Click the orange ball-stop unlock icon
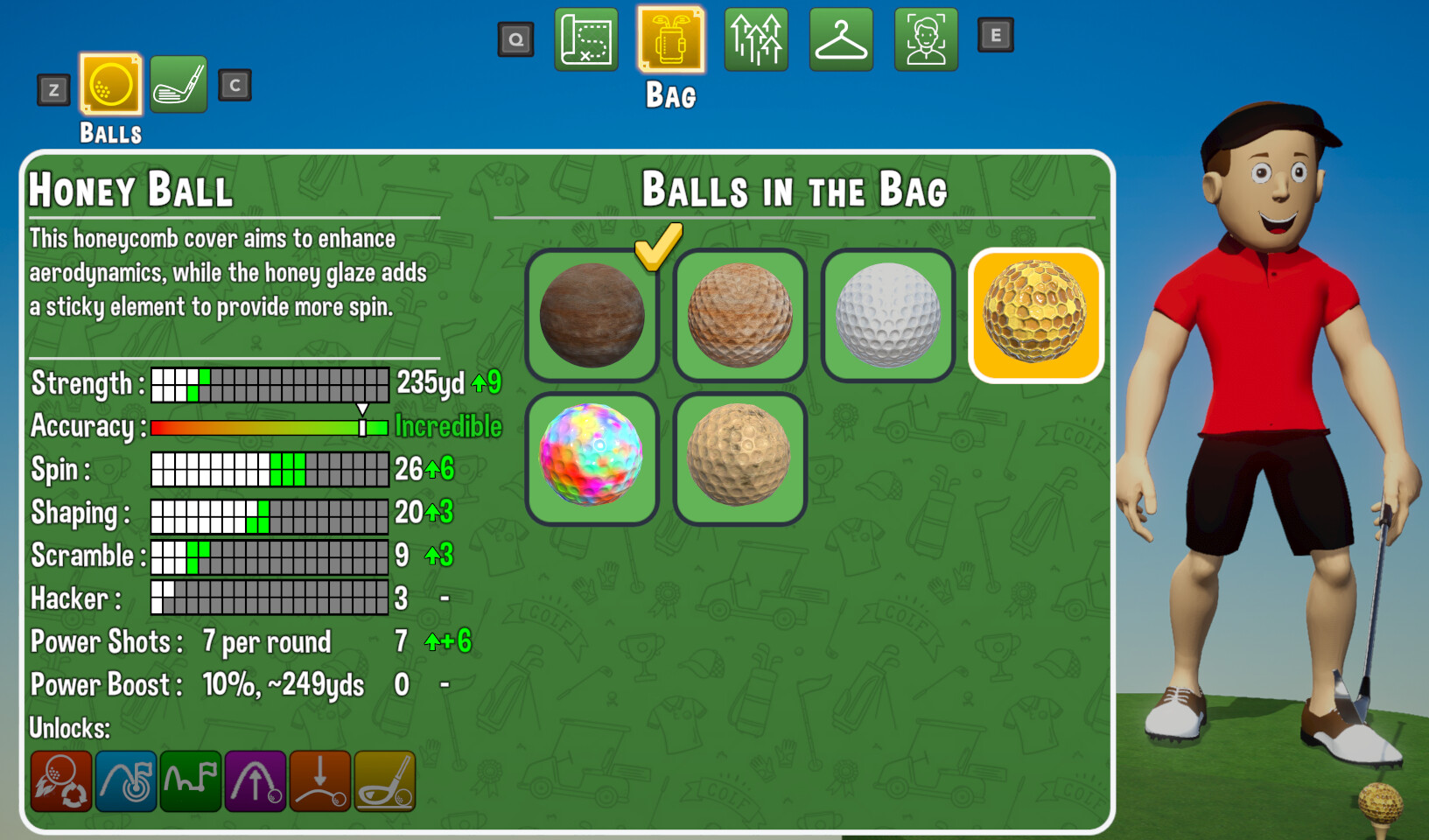Viewport: 1429px width, 840px height. click(320, 781)
